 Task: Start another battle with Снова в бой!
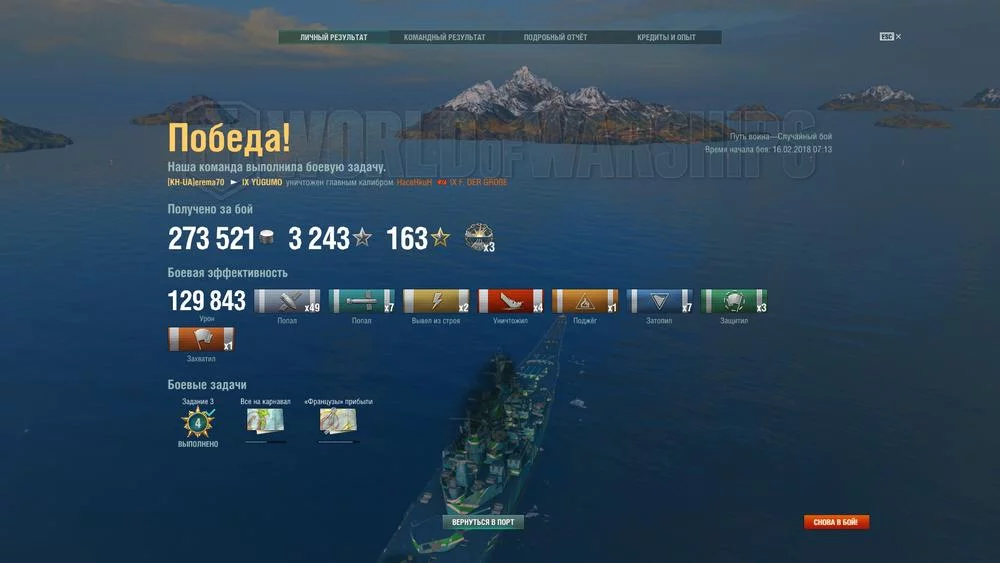(x=837, y=522)
